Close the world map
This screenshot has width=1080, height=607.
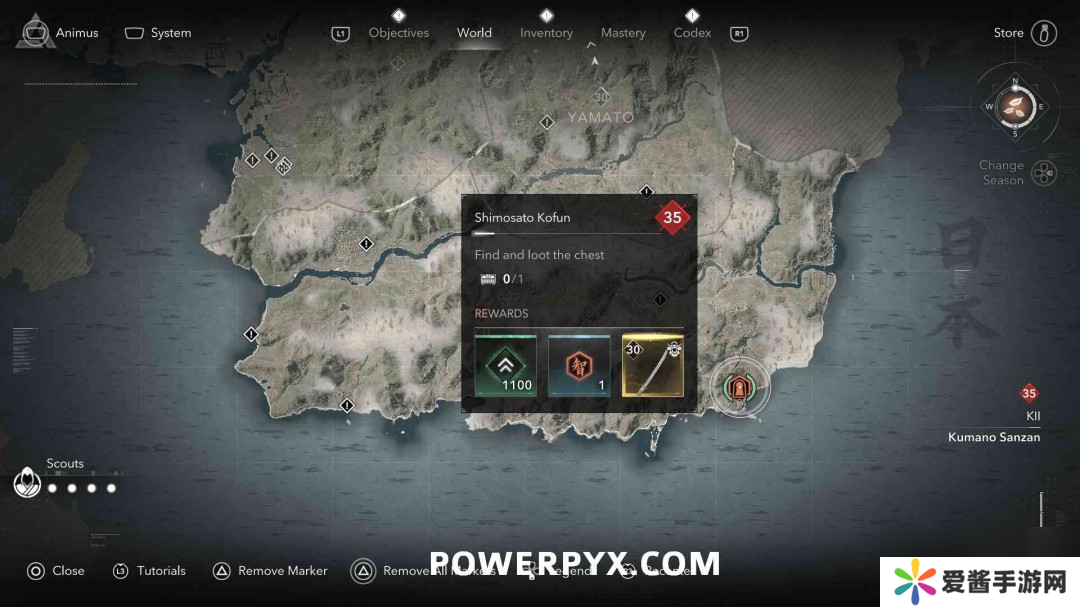[x=56, y=571]
